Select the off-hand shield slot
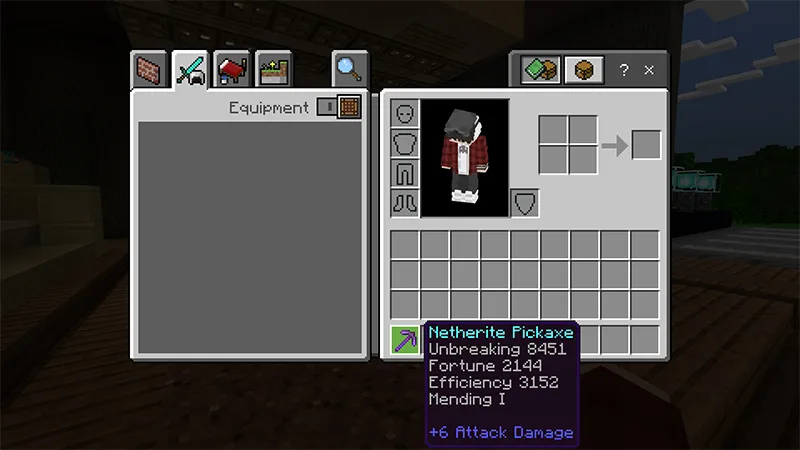Image resolution: width=800 pixels, height=450 pixels. 525,203
